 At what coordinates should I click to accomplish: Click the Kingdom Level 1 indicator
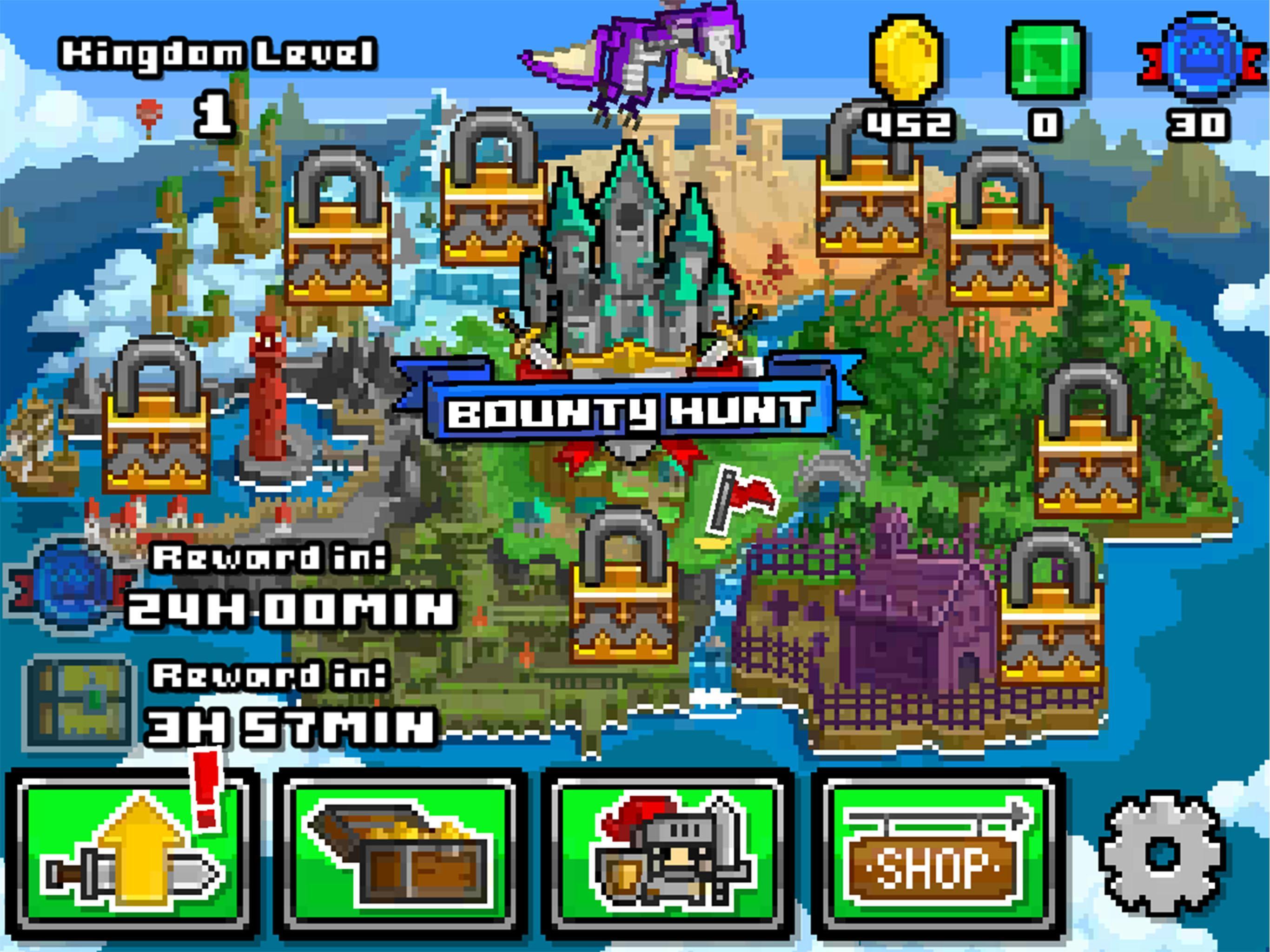(x=218, y=78)
